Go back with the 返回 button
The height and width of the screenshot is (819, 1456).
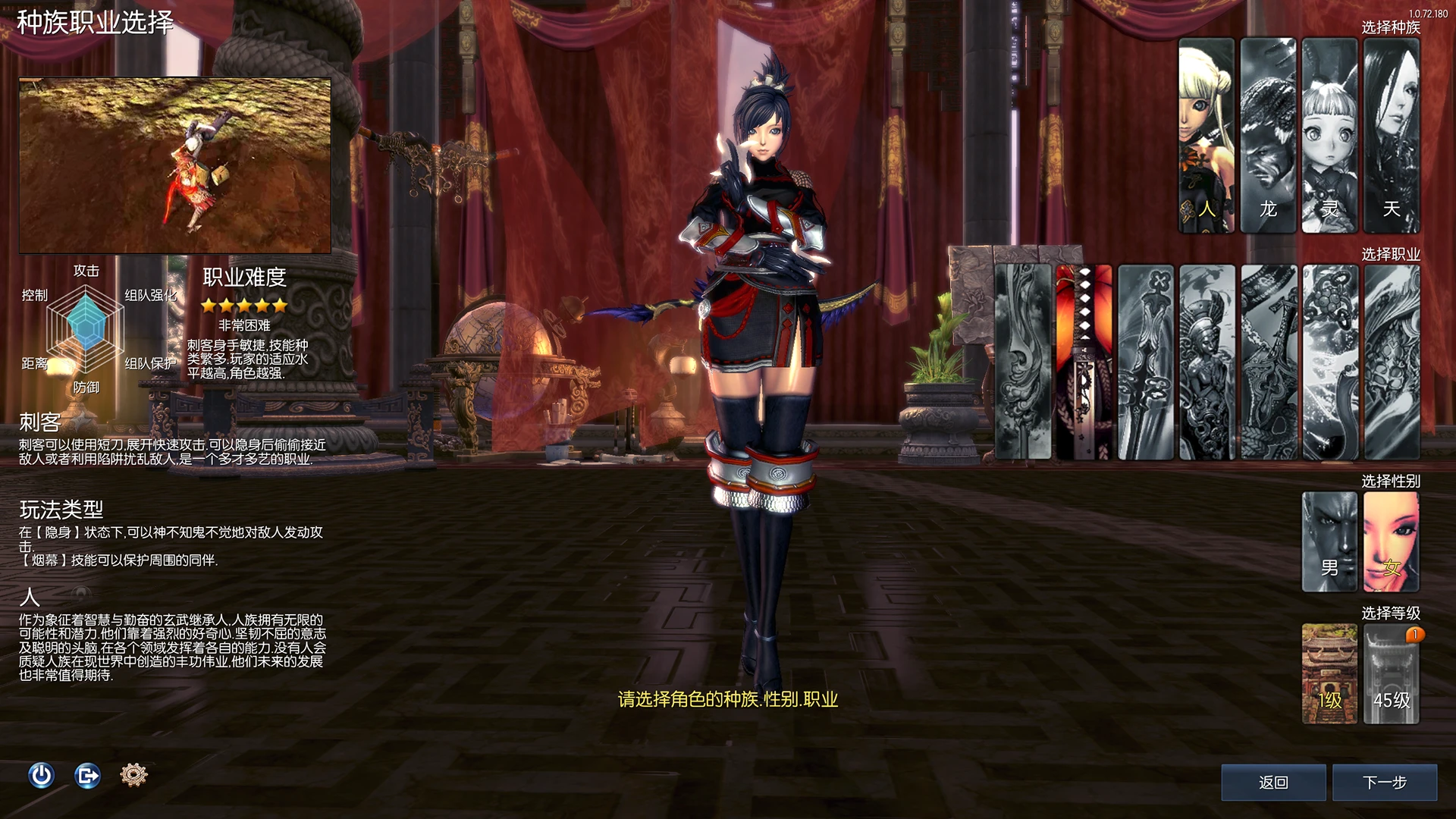pyautogui.click(x=1273, y=782)
